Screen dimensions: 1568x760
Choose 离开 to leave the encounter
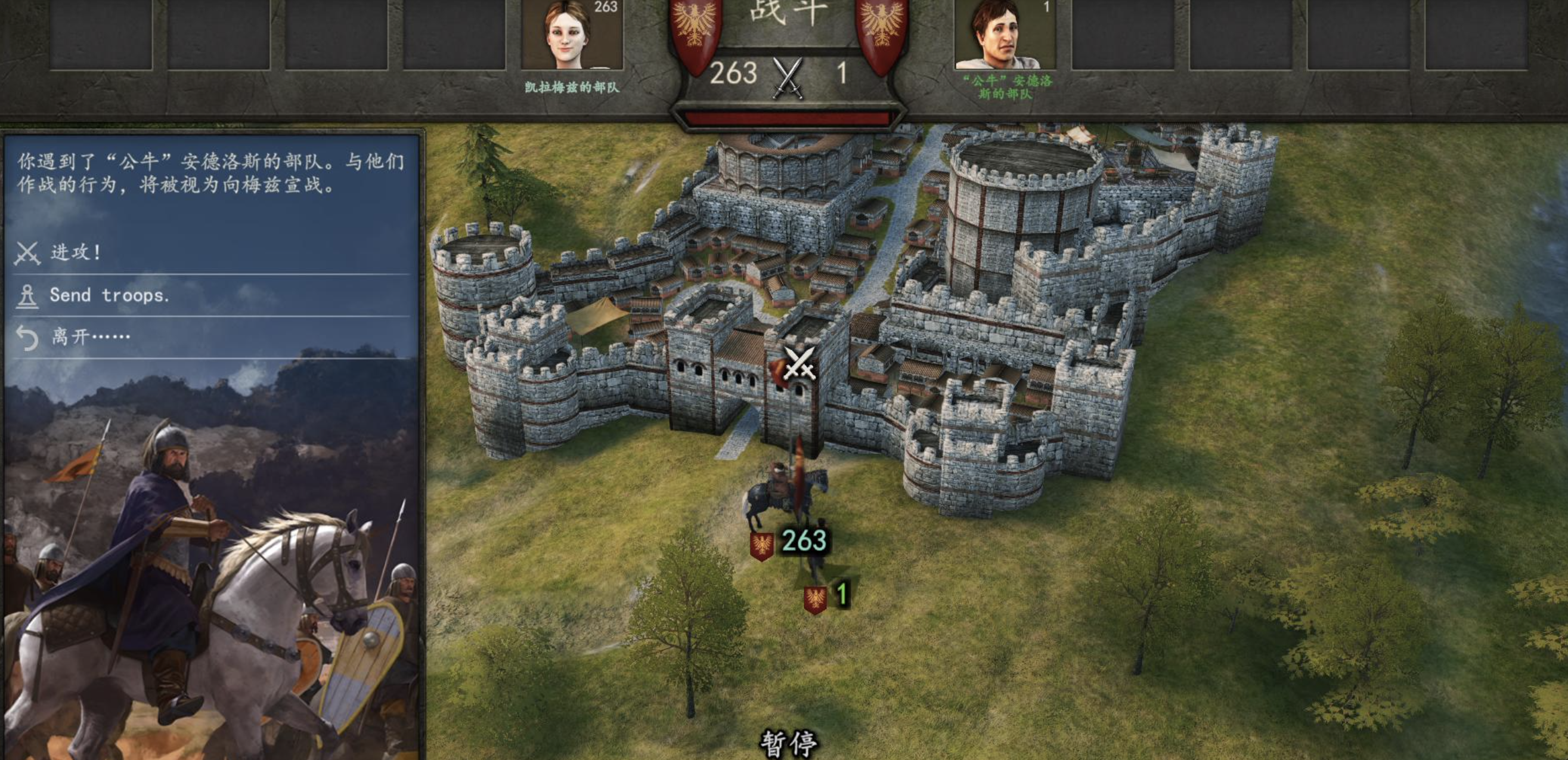(90, 336)
